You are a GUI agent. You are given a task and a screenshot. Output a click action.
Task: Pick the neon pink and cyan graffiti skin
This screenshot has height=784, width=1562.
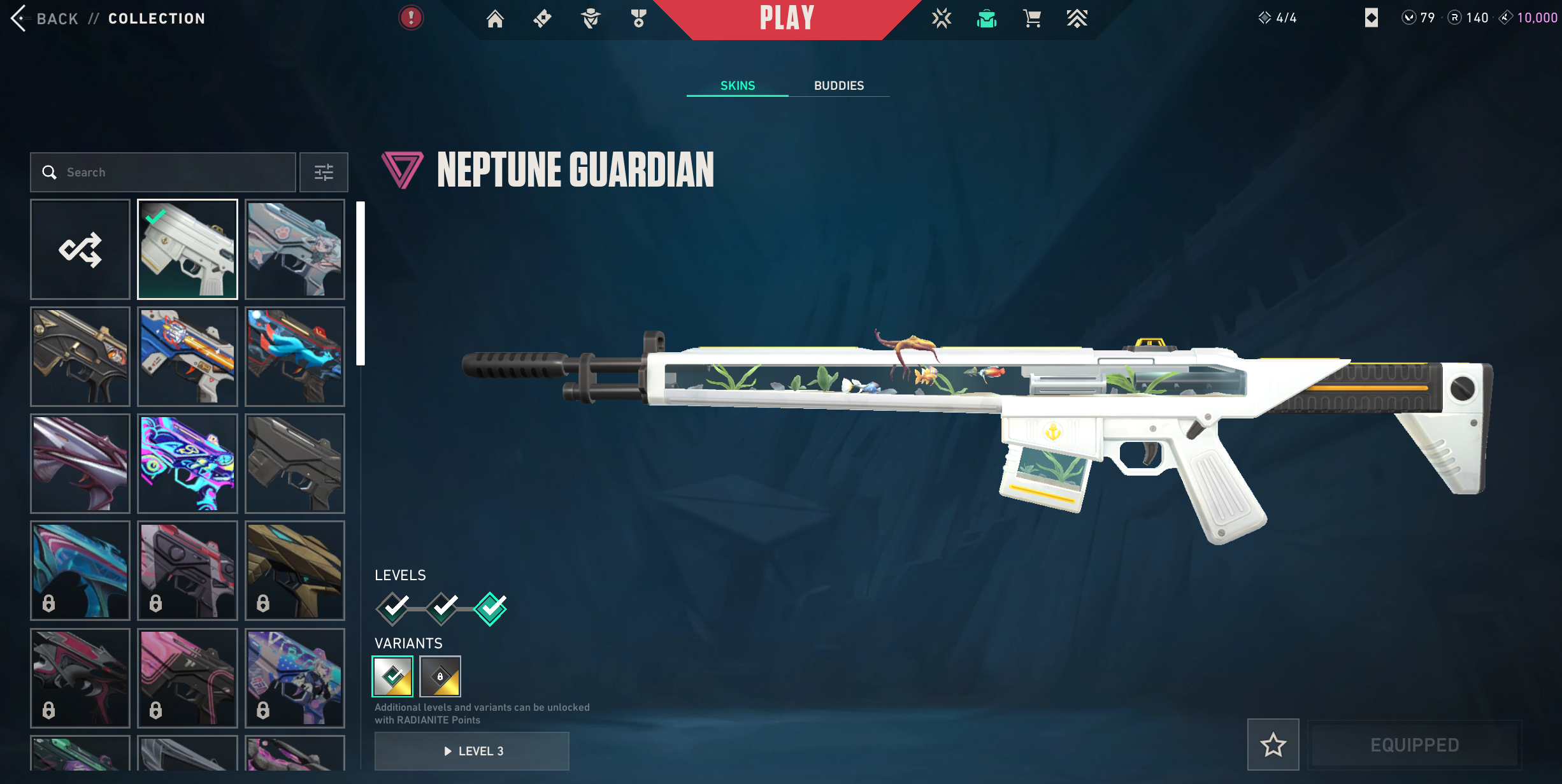pos(187,464)
